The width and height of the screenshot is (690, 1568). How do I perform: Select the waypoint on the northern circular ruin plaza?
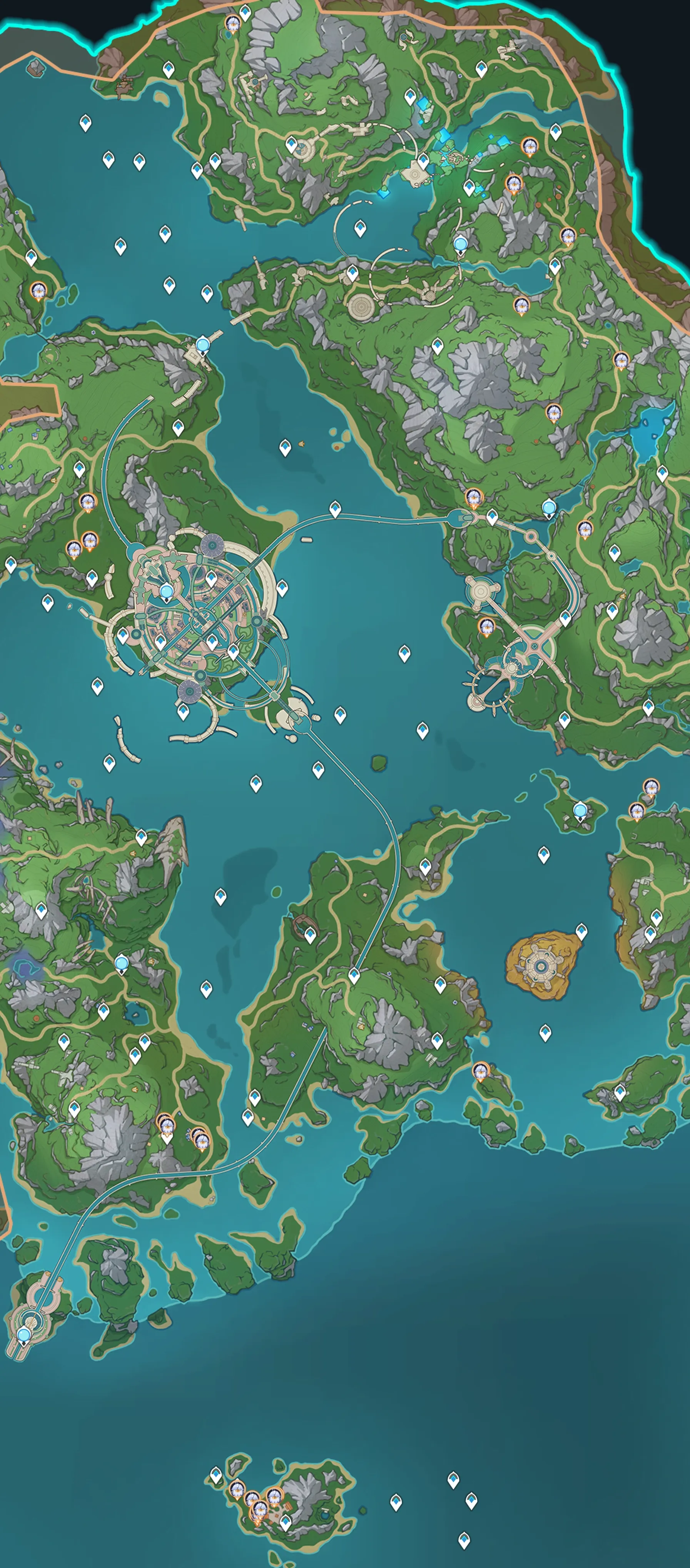(x=291, y=144)
